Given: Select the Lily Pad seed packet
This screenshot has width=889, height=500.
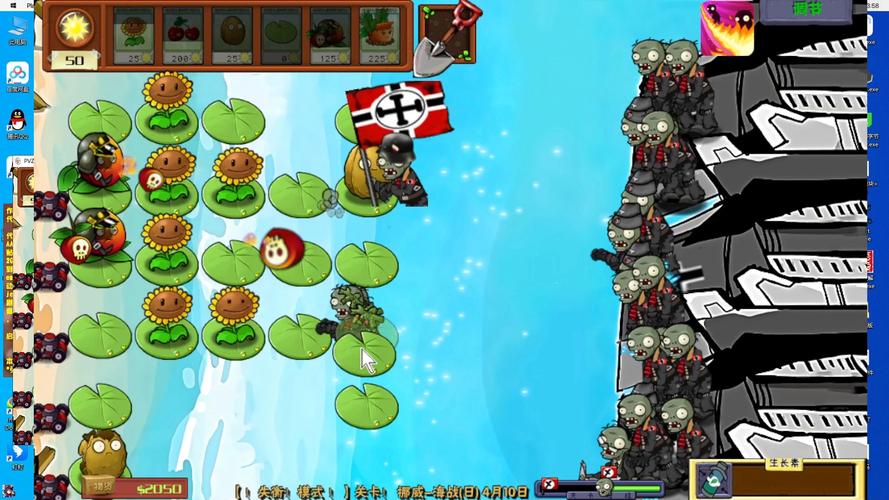Looking at the screenshot, I should click(281, 36).
